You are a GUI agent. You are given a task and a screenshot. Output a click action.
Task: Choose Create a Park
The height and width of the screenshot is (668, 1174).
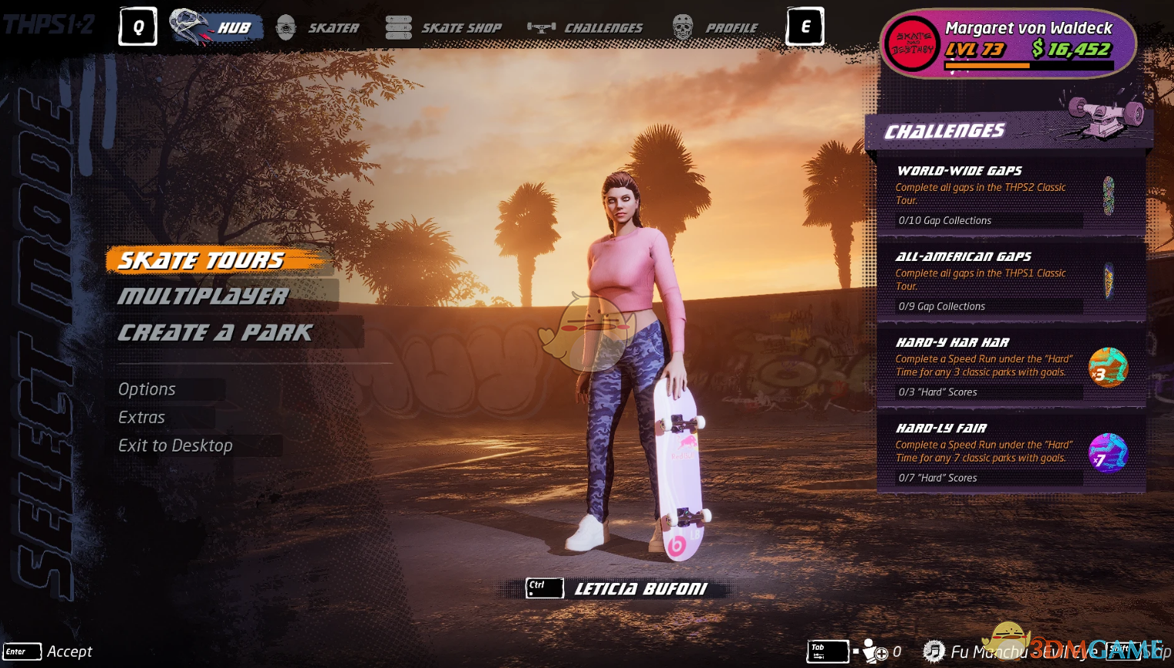(x=216, y=332)
